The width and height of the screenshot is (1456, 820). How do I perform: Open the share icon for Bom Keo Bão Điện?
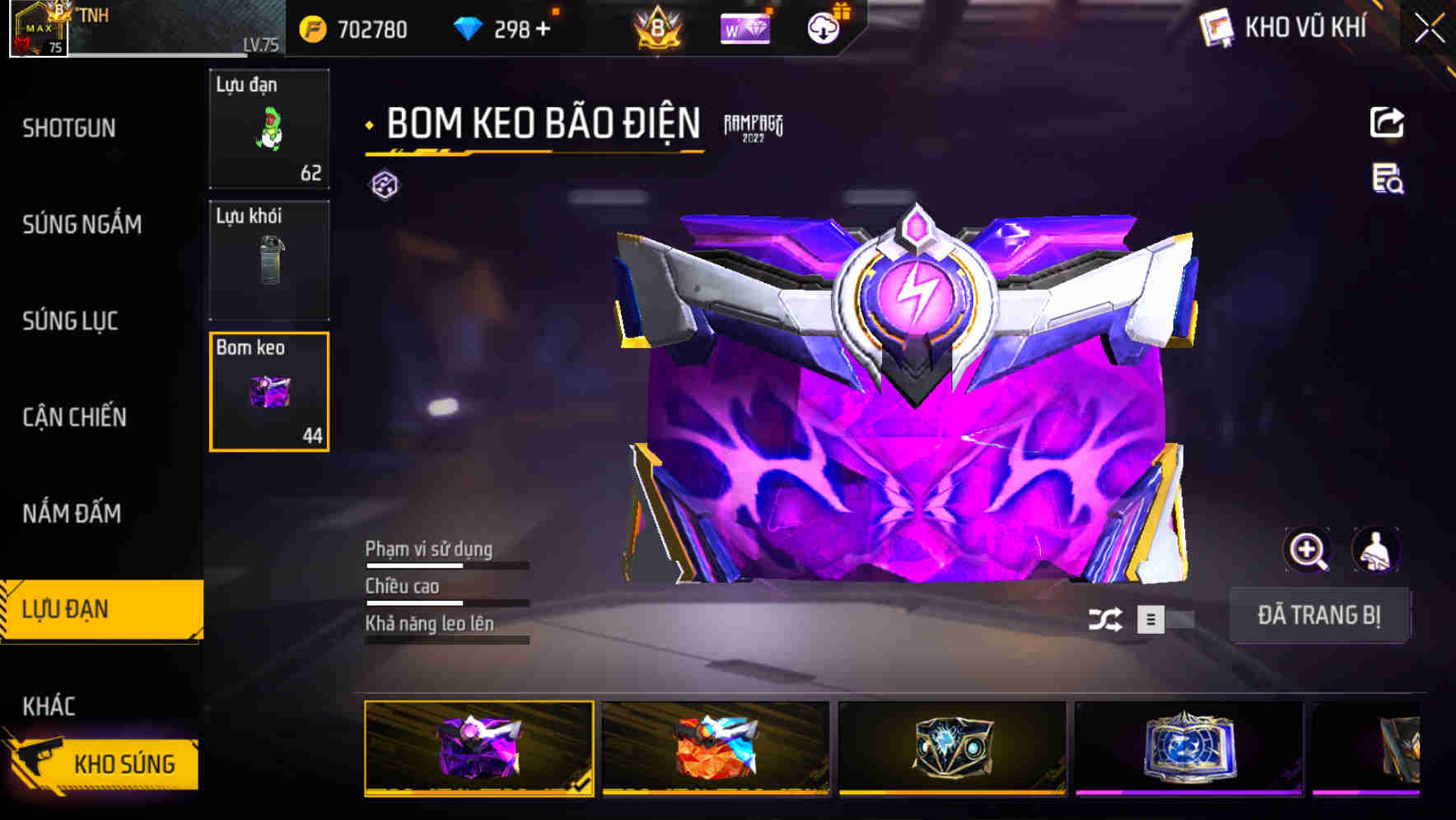pos(1388,122)
